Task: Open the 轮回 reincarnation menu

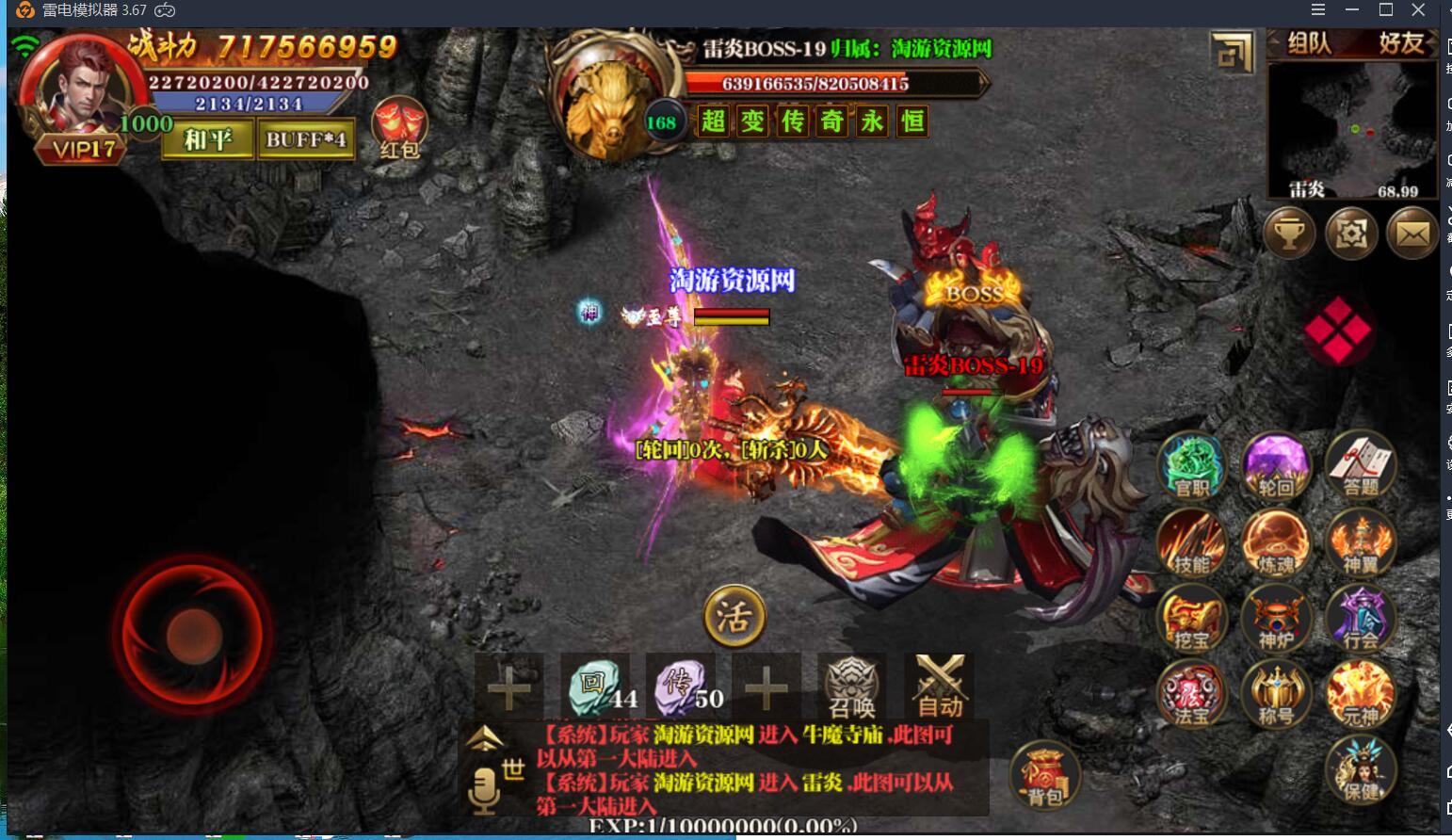Action: coord(1276,465)
